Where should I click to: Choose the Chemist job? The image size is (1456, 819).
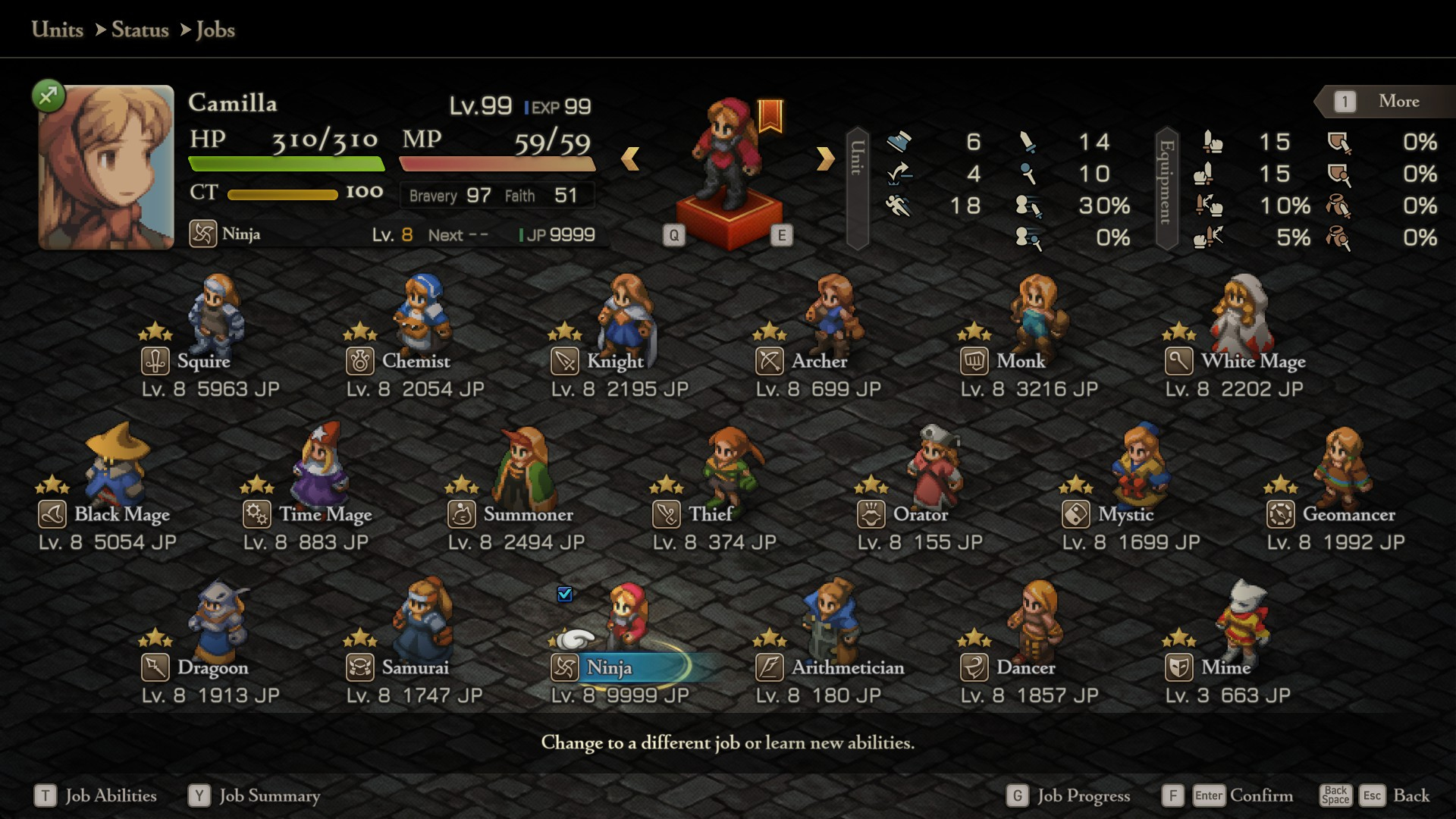tap(416, 362)
